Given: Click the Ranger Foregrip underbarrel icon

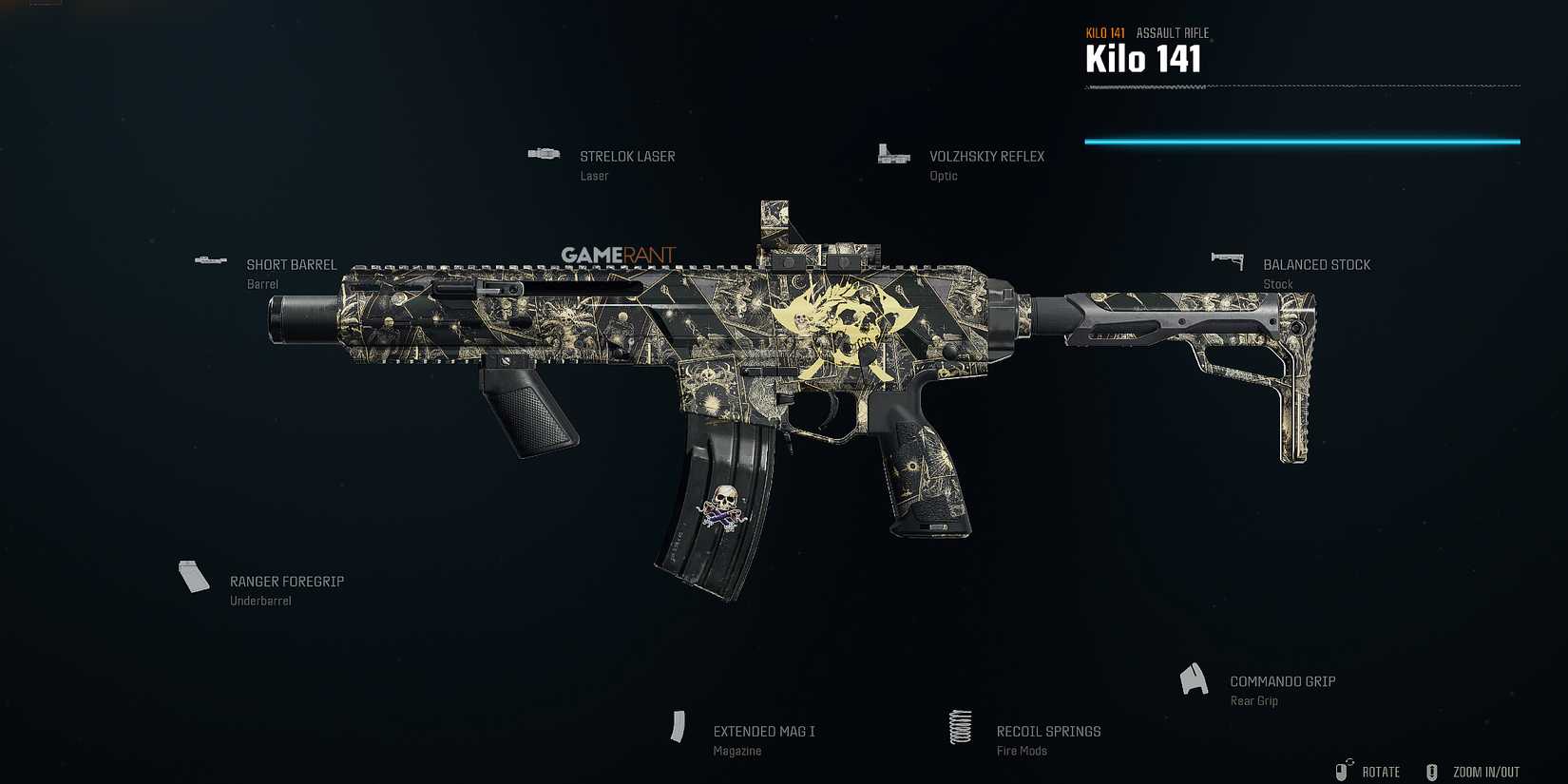Looking at the screenshot, I should click(x=193, y=576).
